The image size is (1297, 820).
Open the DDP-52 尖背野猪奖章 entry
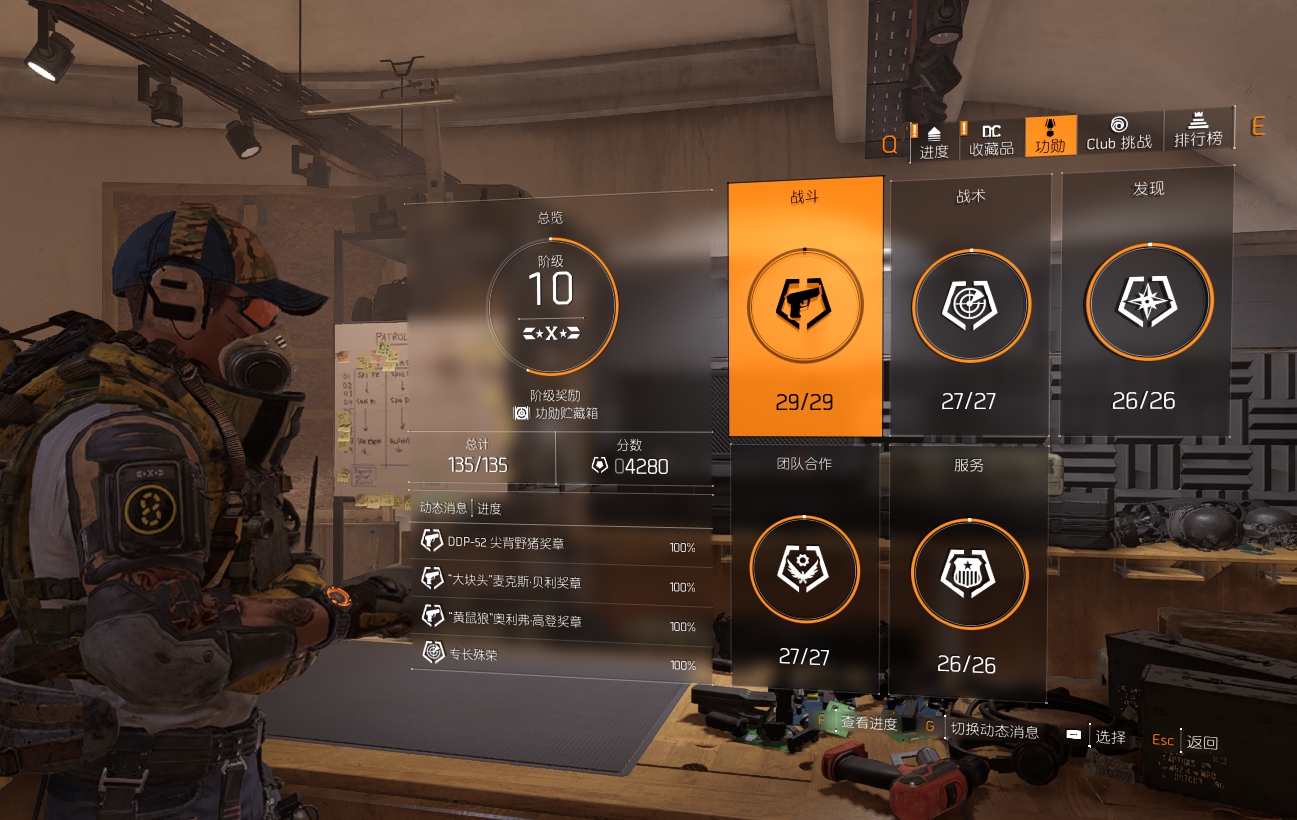560,543
